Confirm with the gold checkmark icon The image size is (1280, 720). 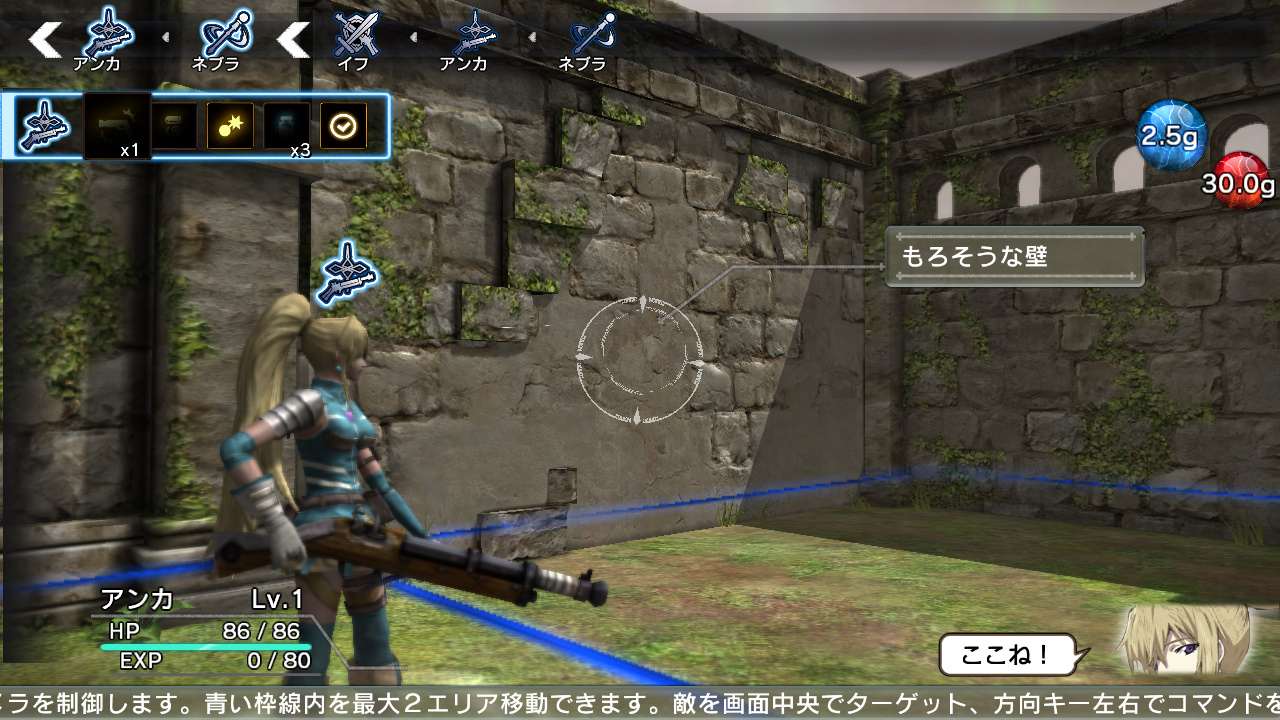coord(343,125)
